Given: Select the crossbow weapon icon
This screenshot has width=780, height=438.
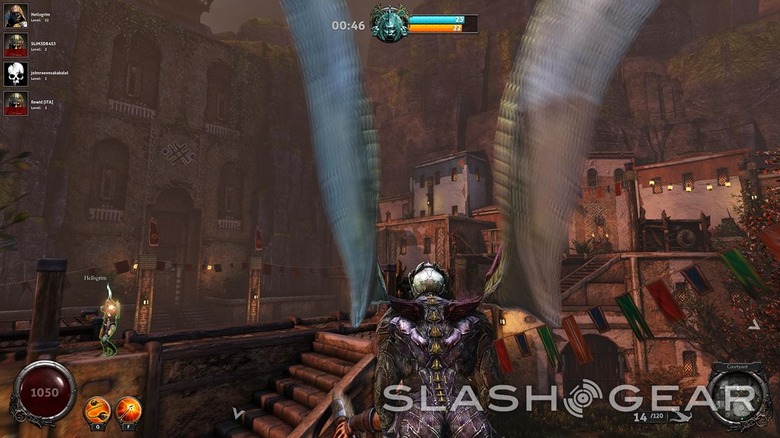Looking at the screenshot, I should pyautogui.click(x=683, y=416).
